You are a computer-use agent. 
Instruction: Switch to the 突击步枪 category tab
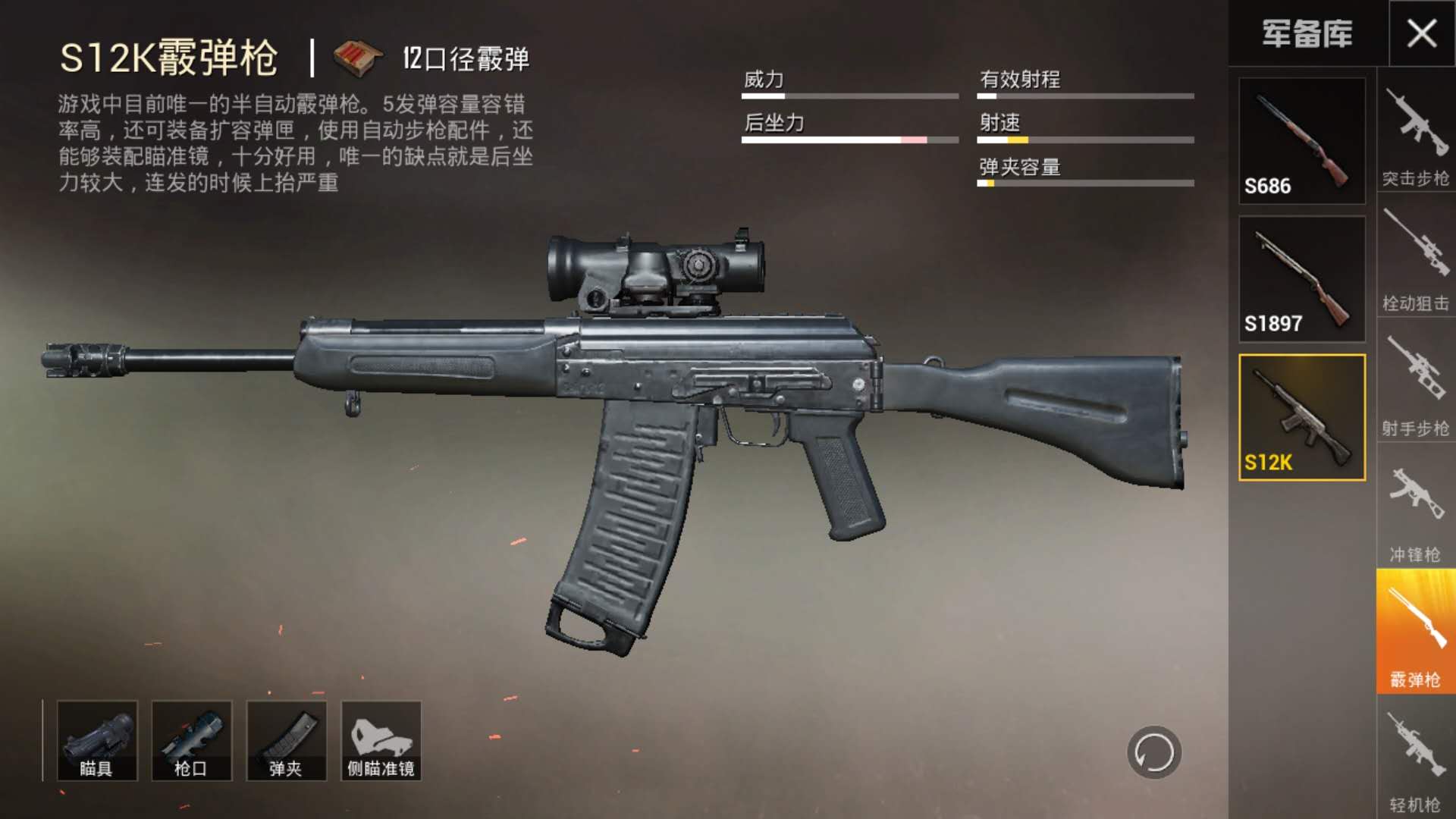pyautogui.click(x=1416, y=135)
